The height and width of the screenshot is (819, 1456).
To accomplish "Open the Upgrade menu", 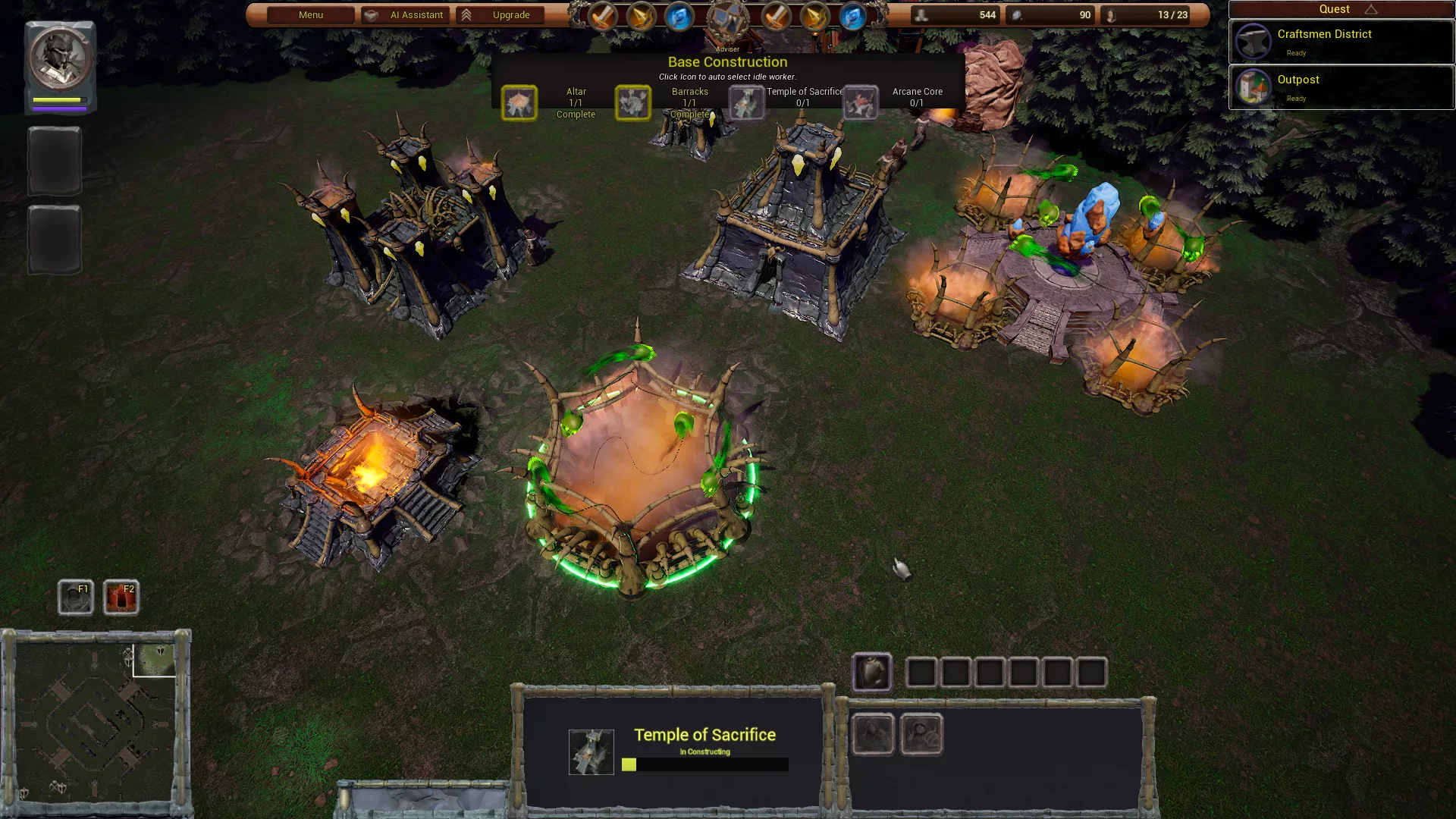I will [500, 15].
